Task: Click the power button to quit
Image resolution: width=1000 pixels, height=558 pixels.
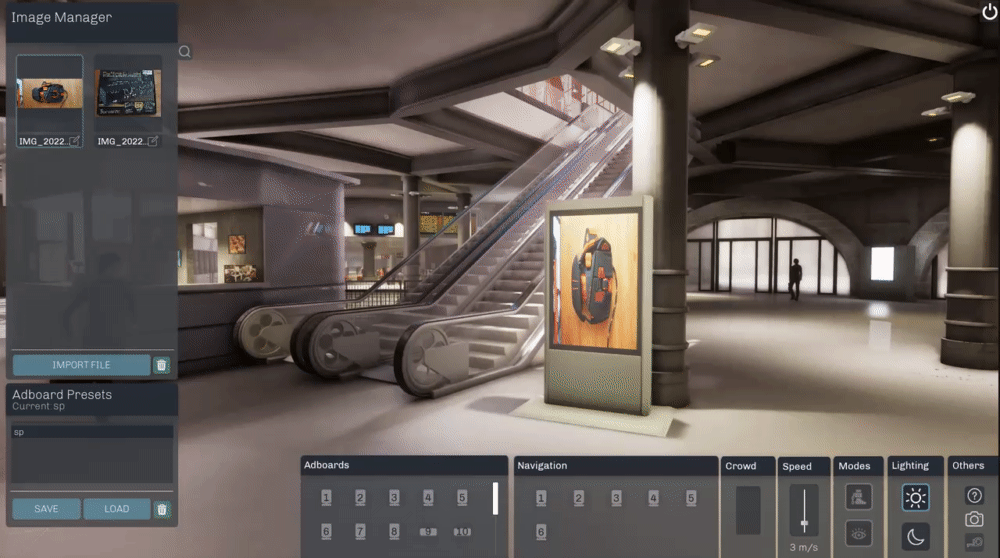Action: pos(989,11)
